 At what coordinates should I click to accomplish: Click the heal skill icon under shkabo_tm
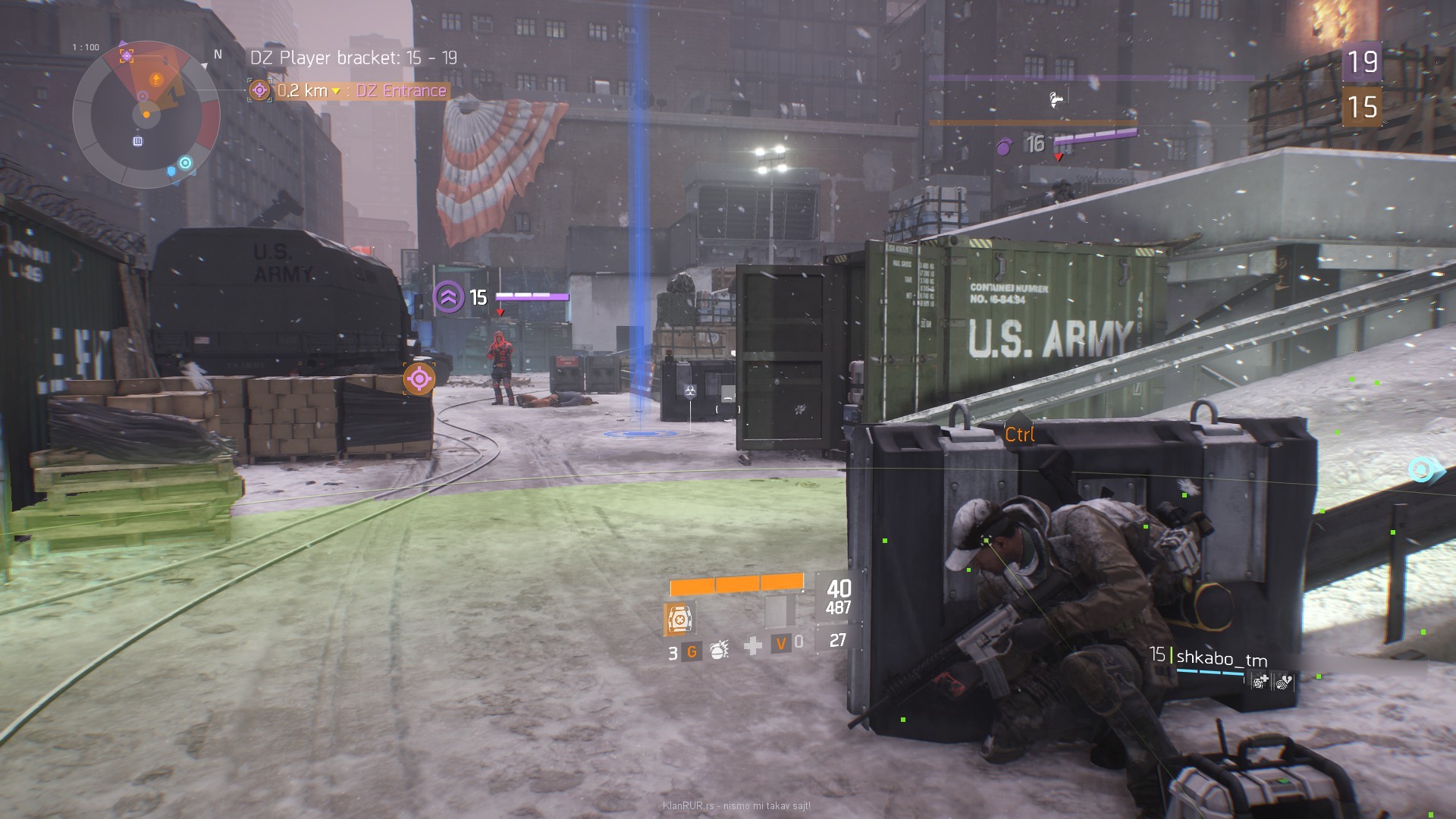click(x=1260, y=682)
